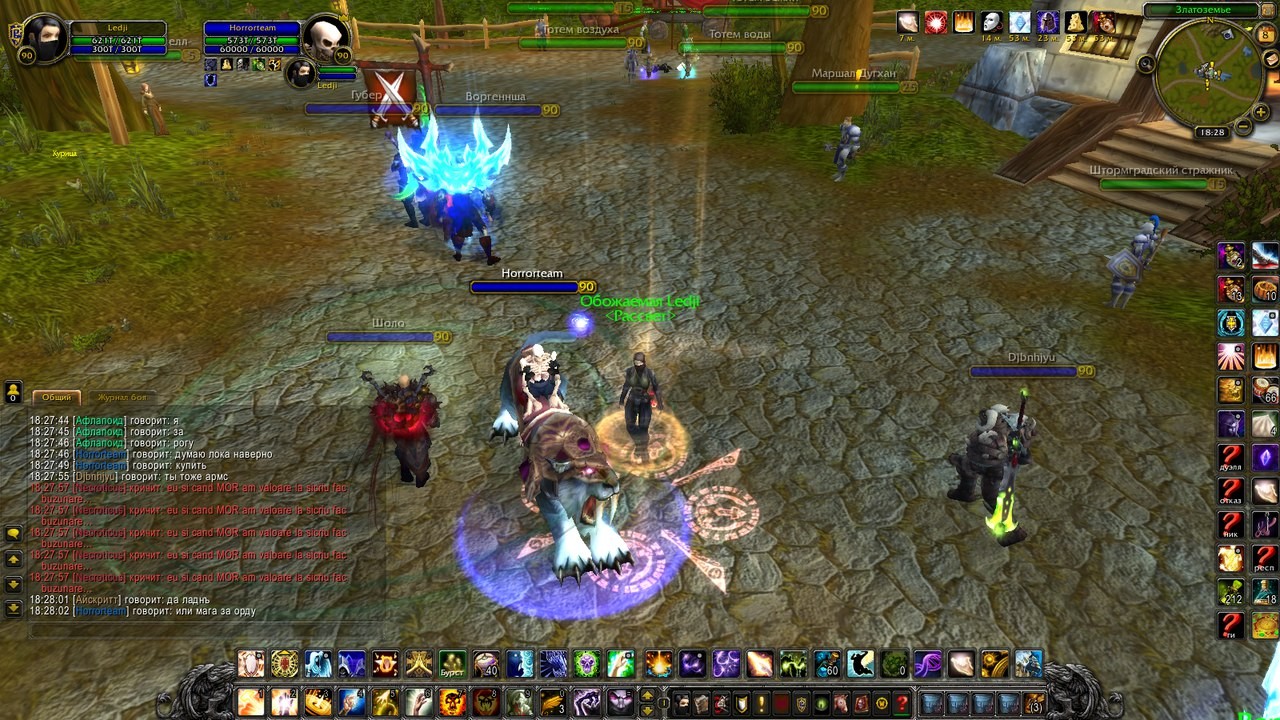Click the circular Златоземье minimap
The width and height of the screenshot is (1280, 720).
pyautogui.click(x=1208, y=73)
